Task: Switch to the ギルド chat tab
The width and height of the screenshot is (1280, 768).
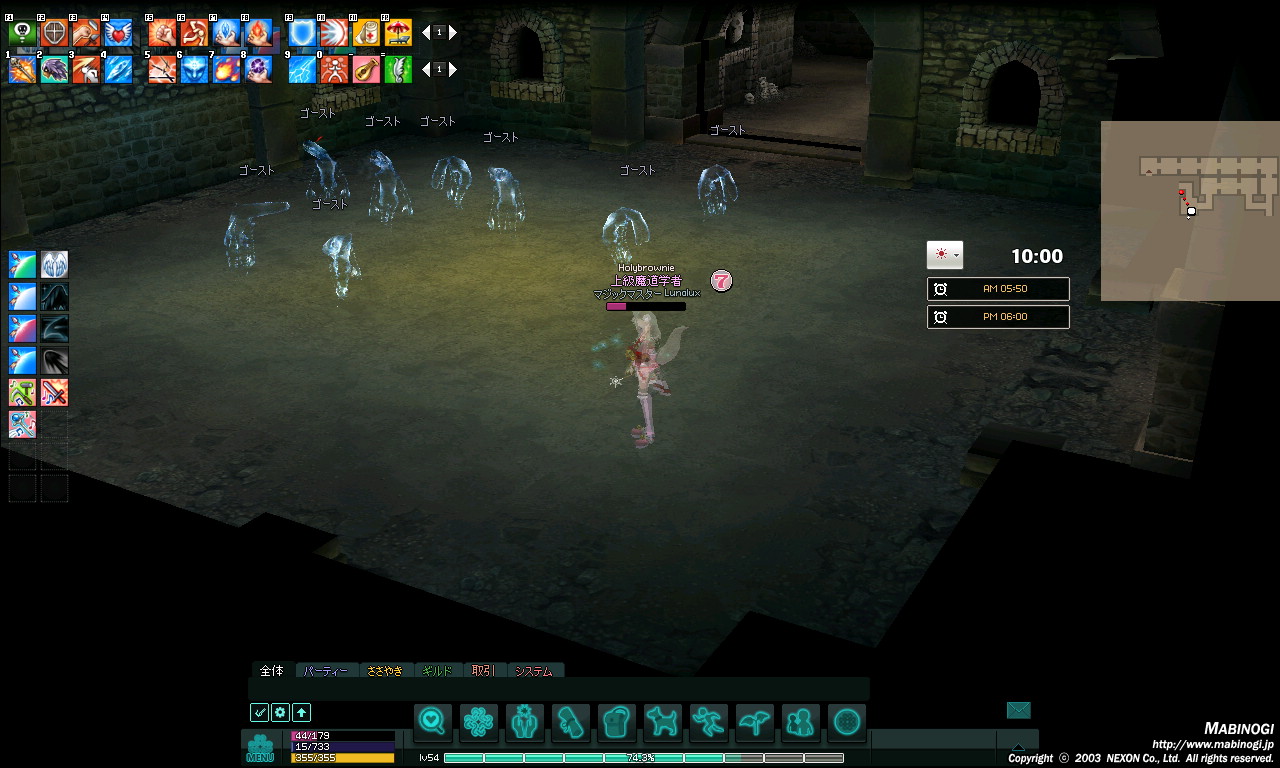Action: (x=437, y=671)
